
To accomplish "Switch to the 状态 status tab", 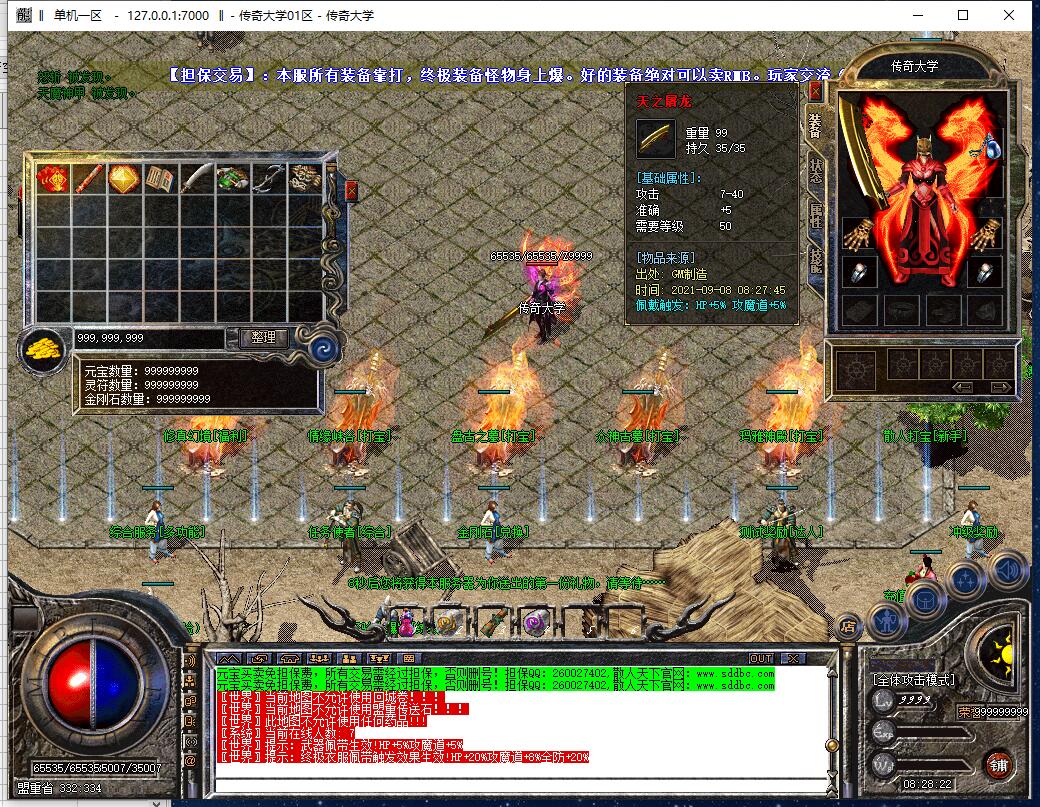I will pos(815,171).
